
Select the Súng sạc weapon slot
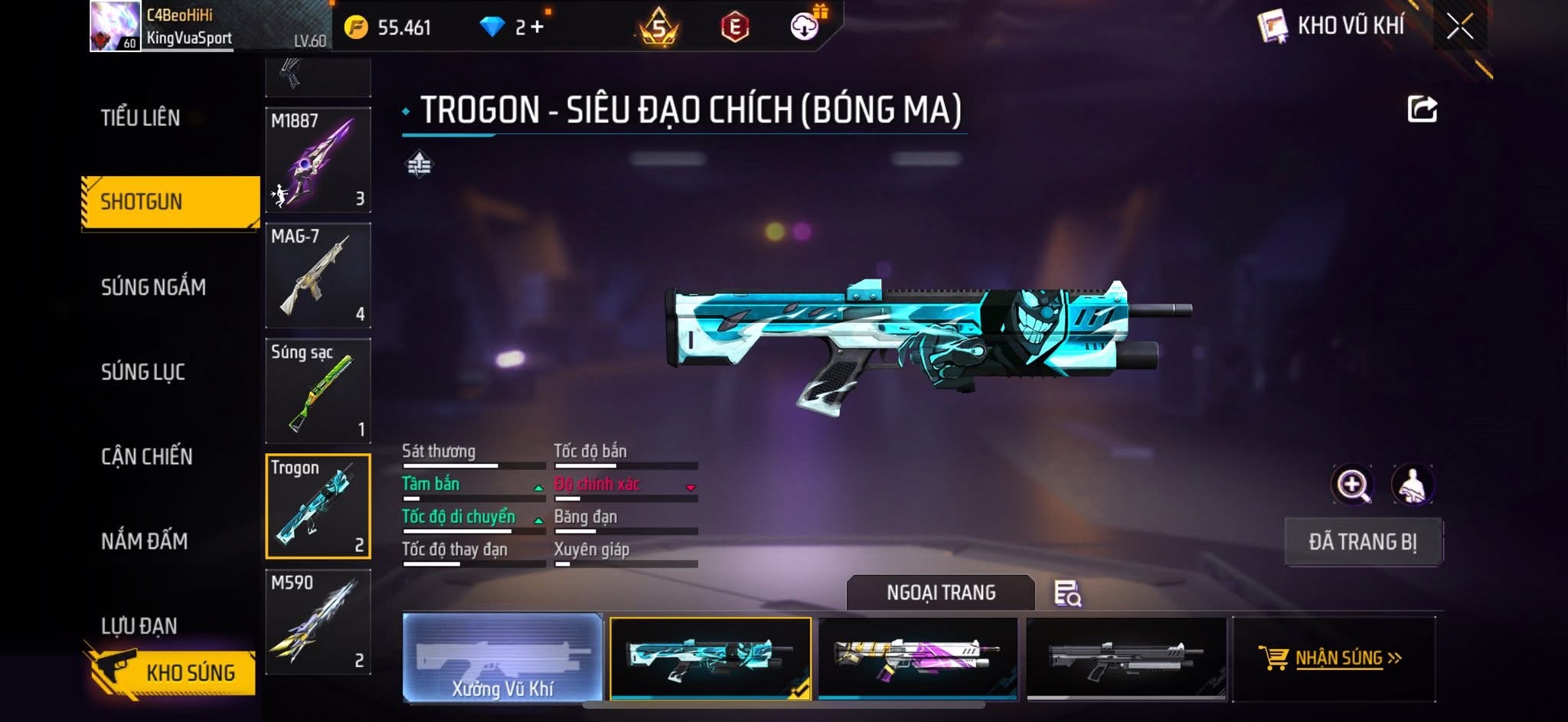(318, 390)
